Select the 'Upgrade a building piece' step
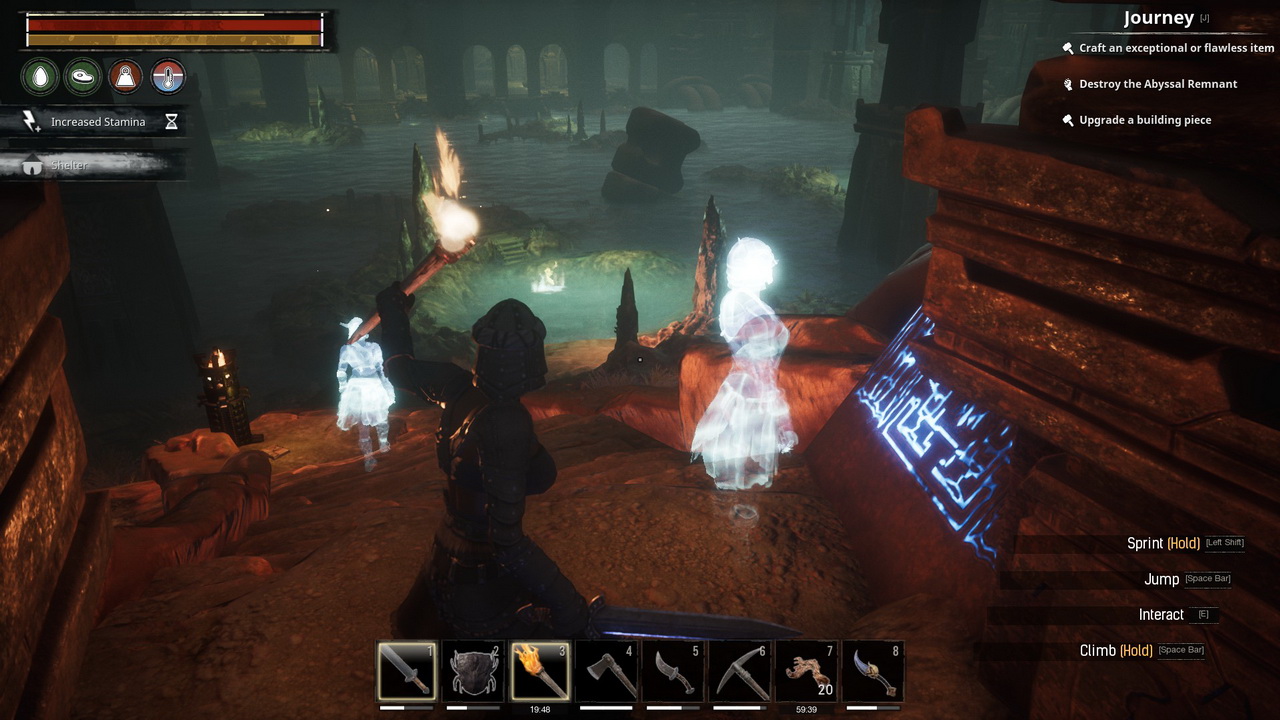The width and height of the screenshot is (1280, 720). (x=1145, y=120)
